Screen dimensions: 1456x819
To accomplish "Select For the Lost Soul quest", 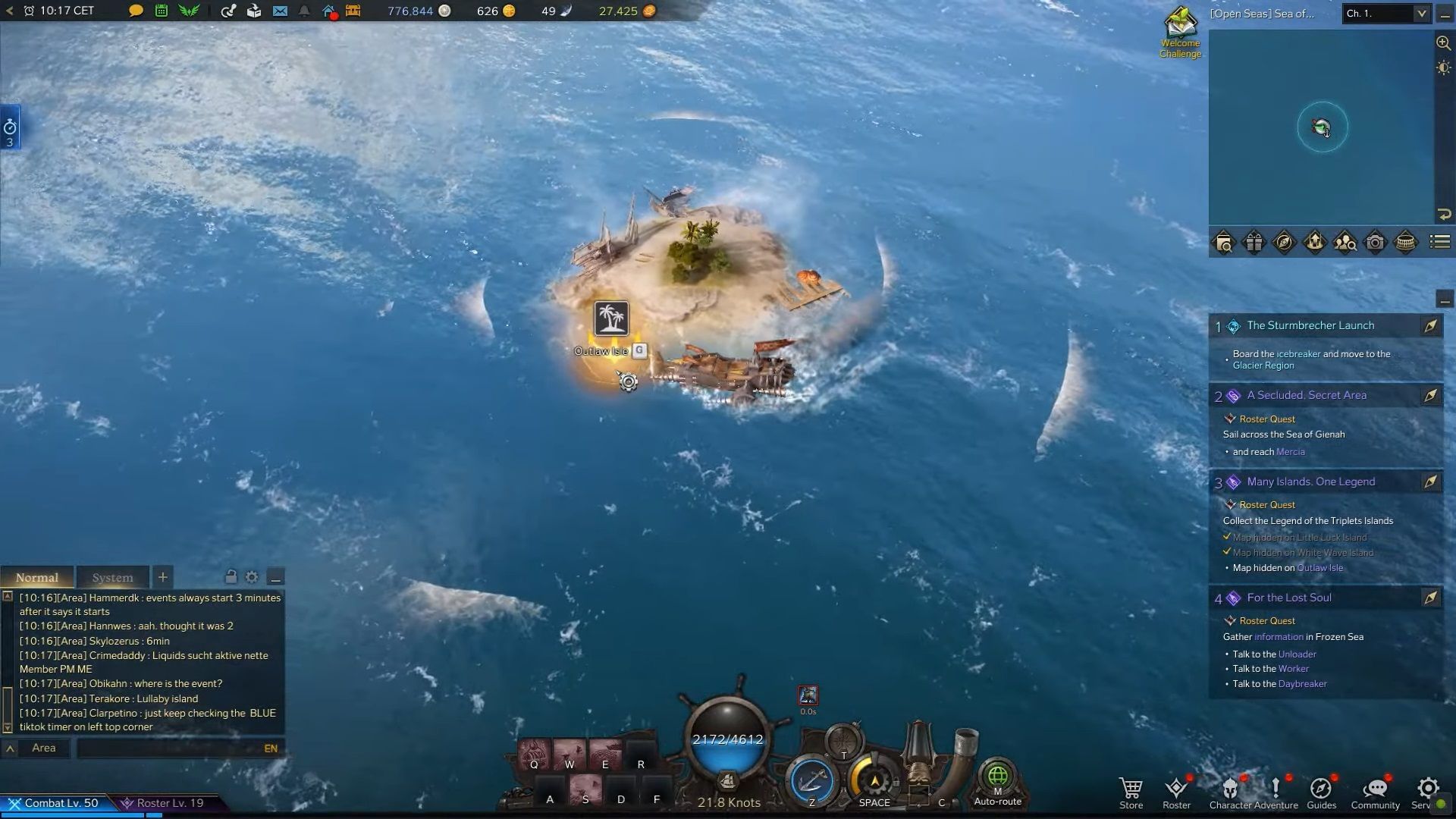I will pyautogui.click(x=1289, y=598).
